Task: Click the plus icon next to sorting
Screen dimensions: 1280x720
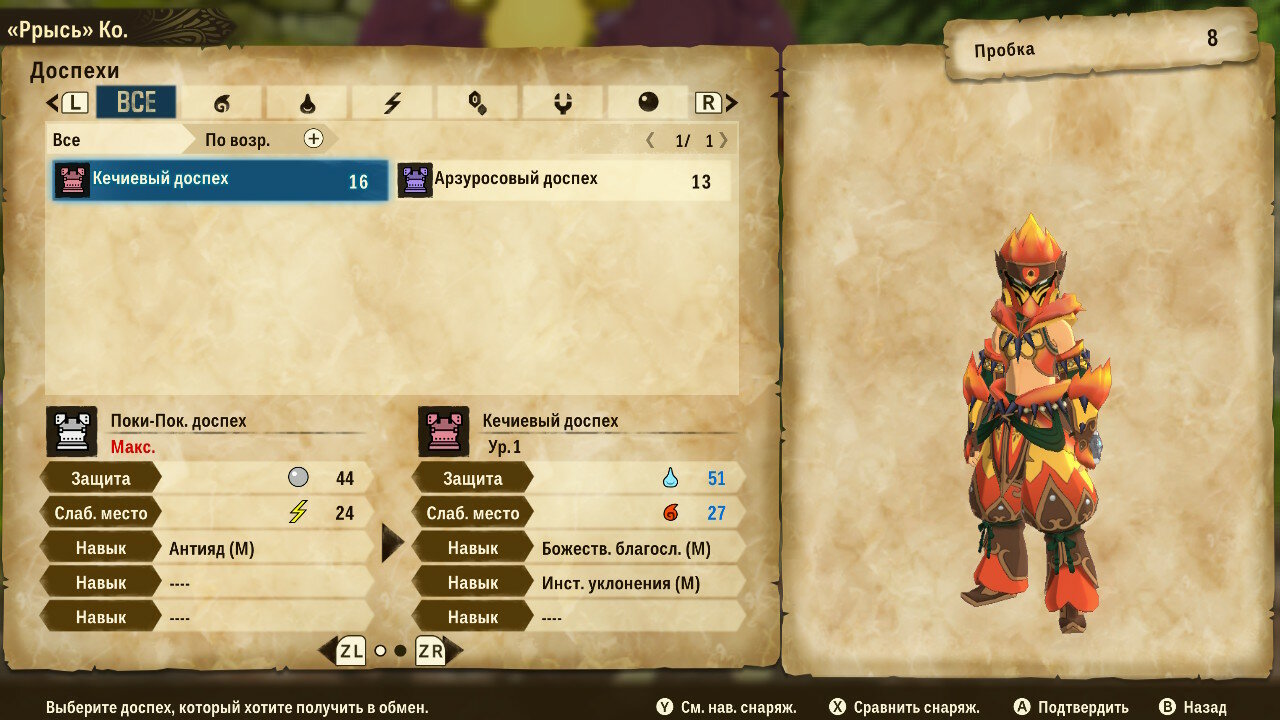Action: (x=314, y=139)
